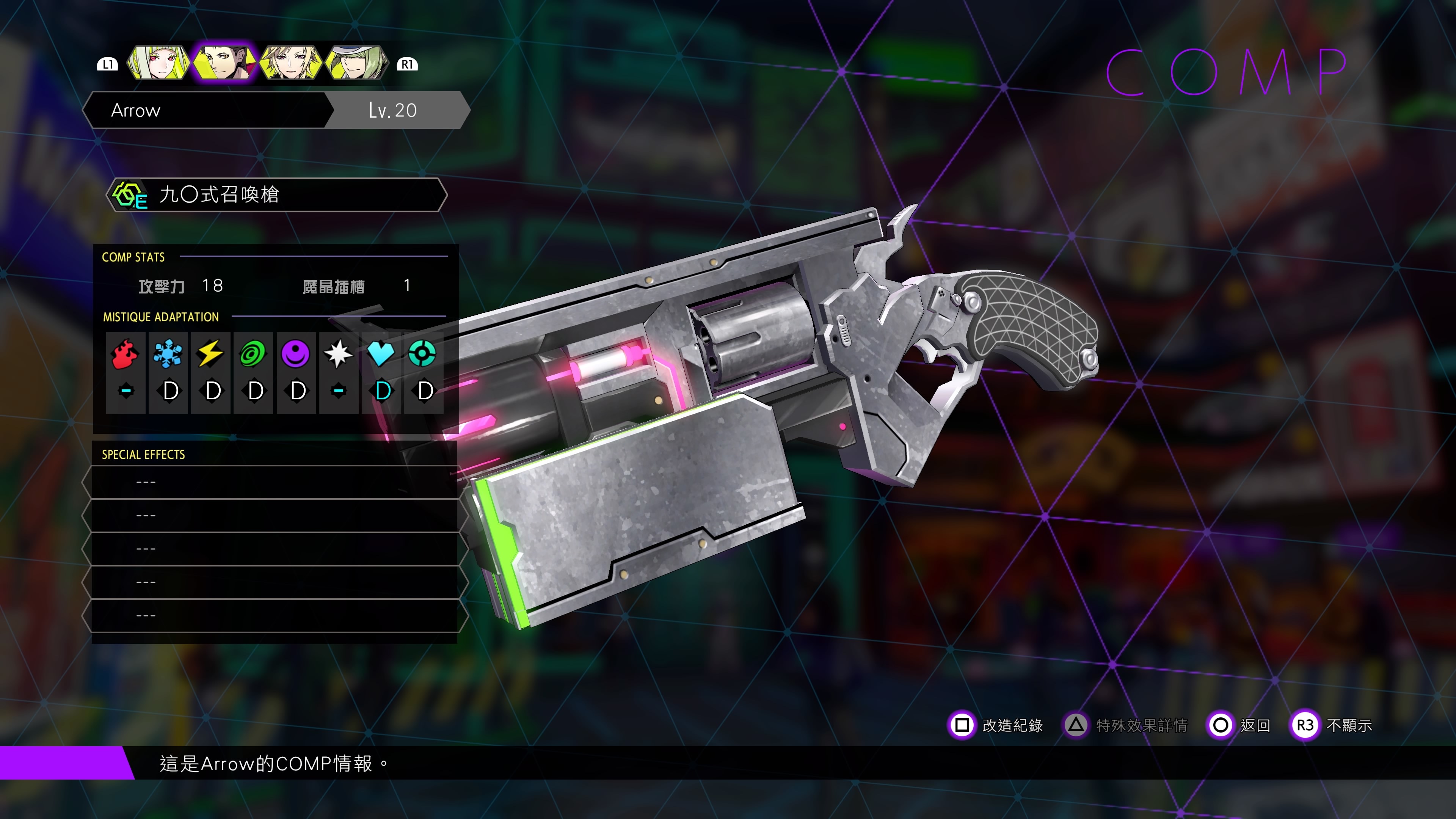Image resolution: width=1456 pixels, height=819 pixels.
Task: Click the 九〇式召喚槍 COMP name bar
Action: point(276,195)
